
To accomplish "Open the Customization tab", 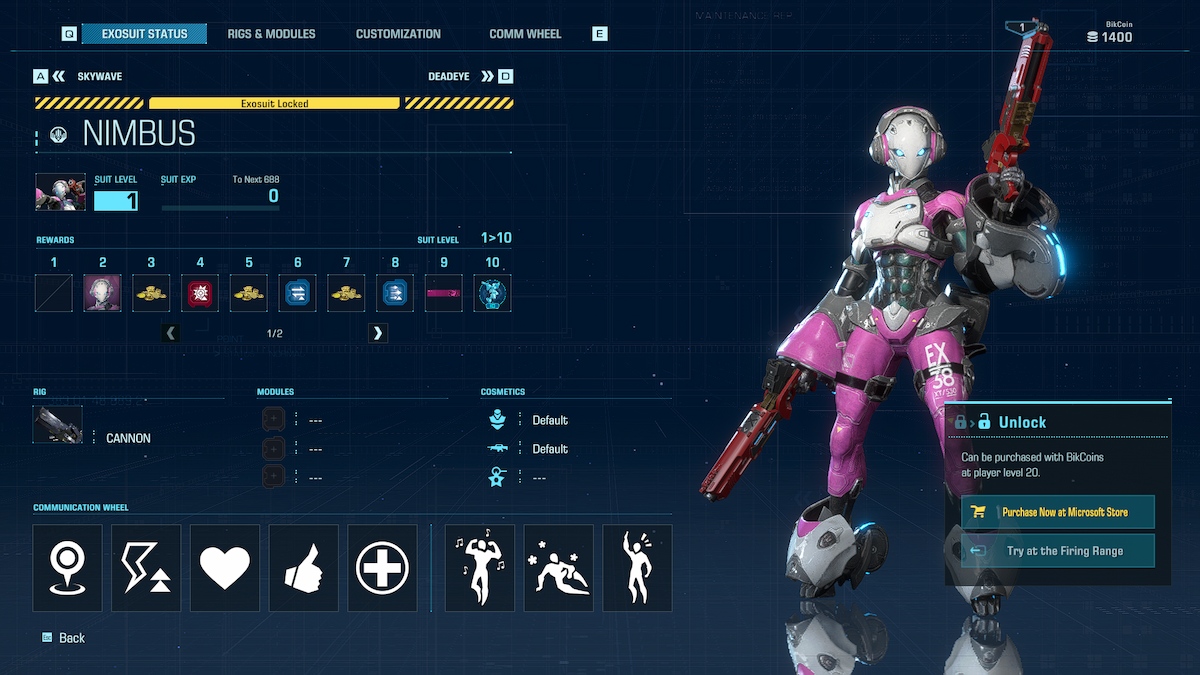I will coord(398,34).
